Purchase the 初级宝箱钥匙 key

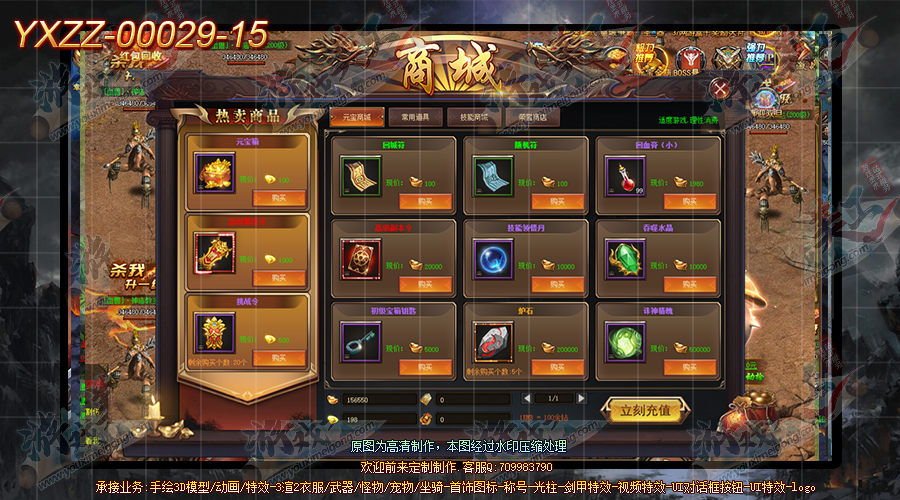coord(425,367)
